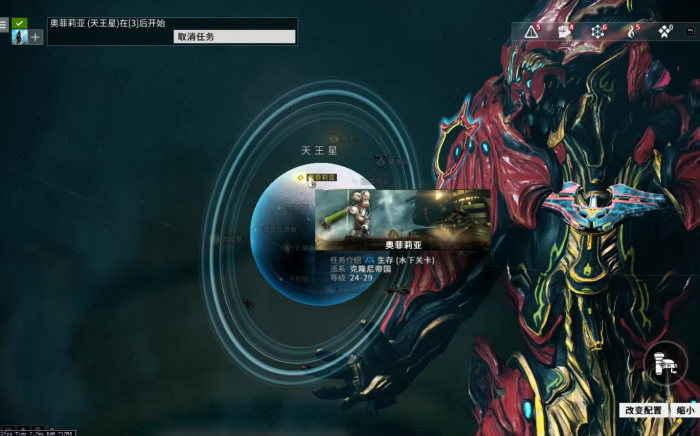Screen dimensions: 700x436
Task: Select the player avatar portrait
Action: click(19, 37)
